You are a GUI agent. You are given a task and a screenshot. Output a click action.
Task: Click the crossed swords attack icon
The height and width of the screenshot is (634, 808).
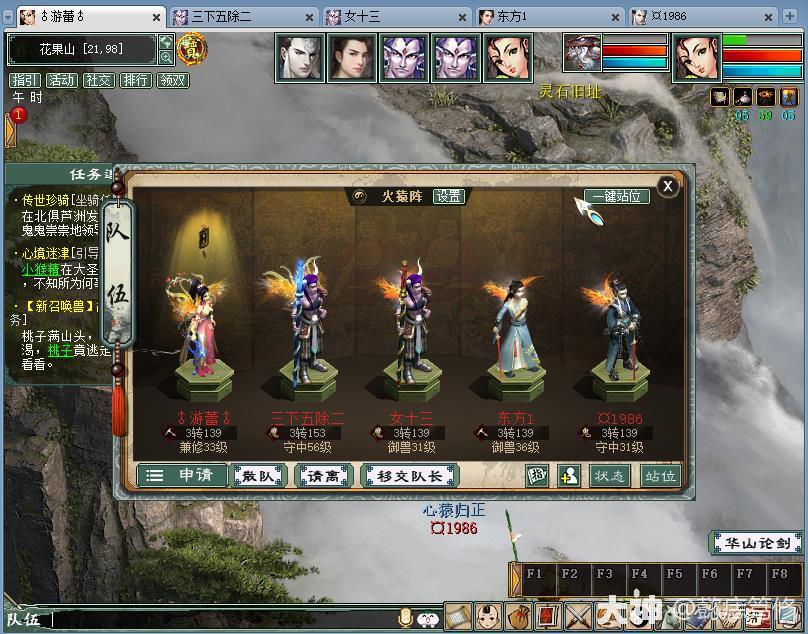[x=579, y=616]
